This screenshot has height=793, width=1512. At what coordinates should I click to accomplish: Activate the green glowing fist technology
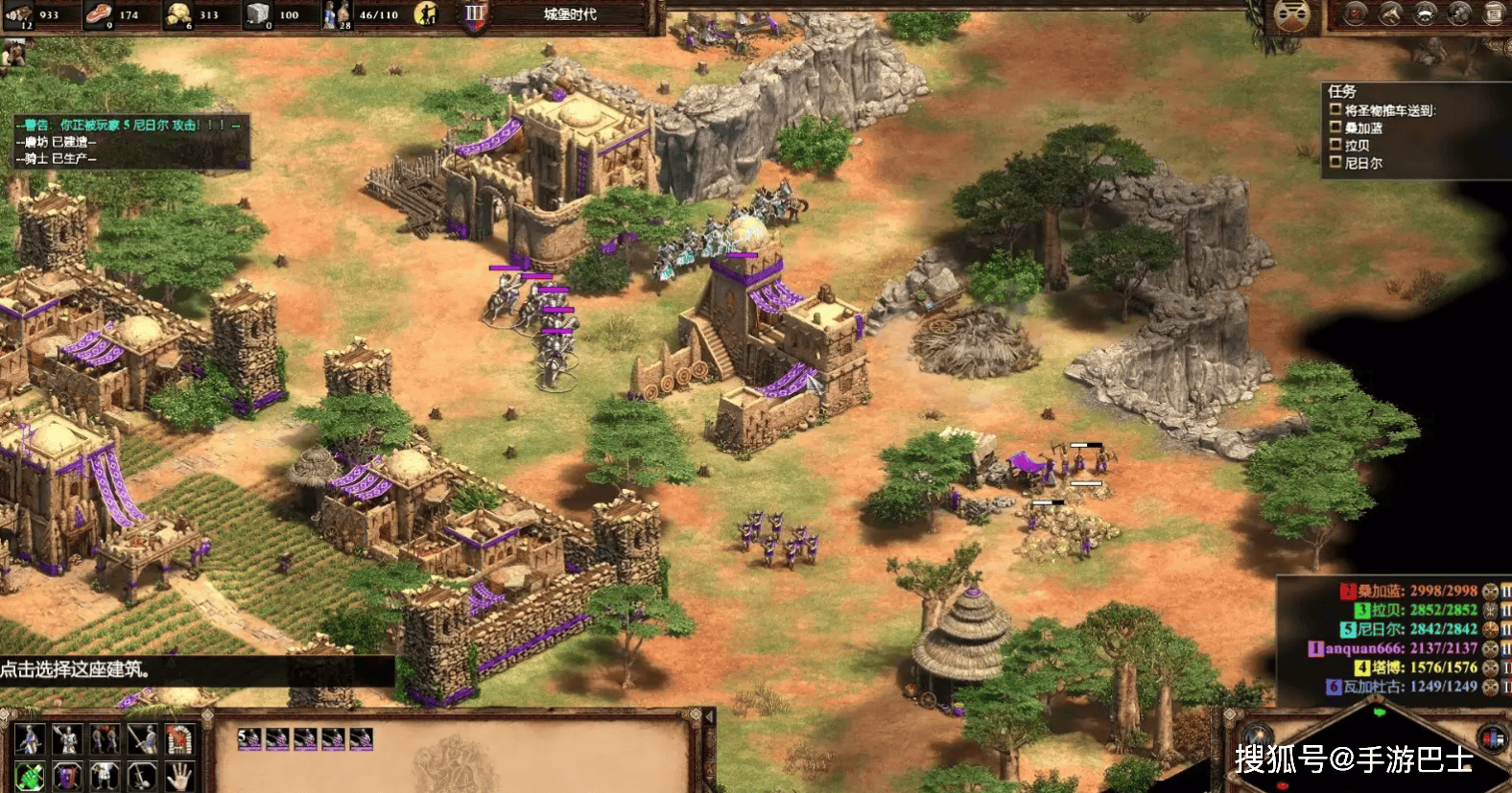[30, 775]
